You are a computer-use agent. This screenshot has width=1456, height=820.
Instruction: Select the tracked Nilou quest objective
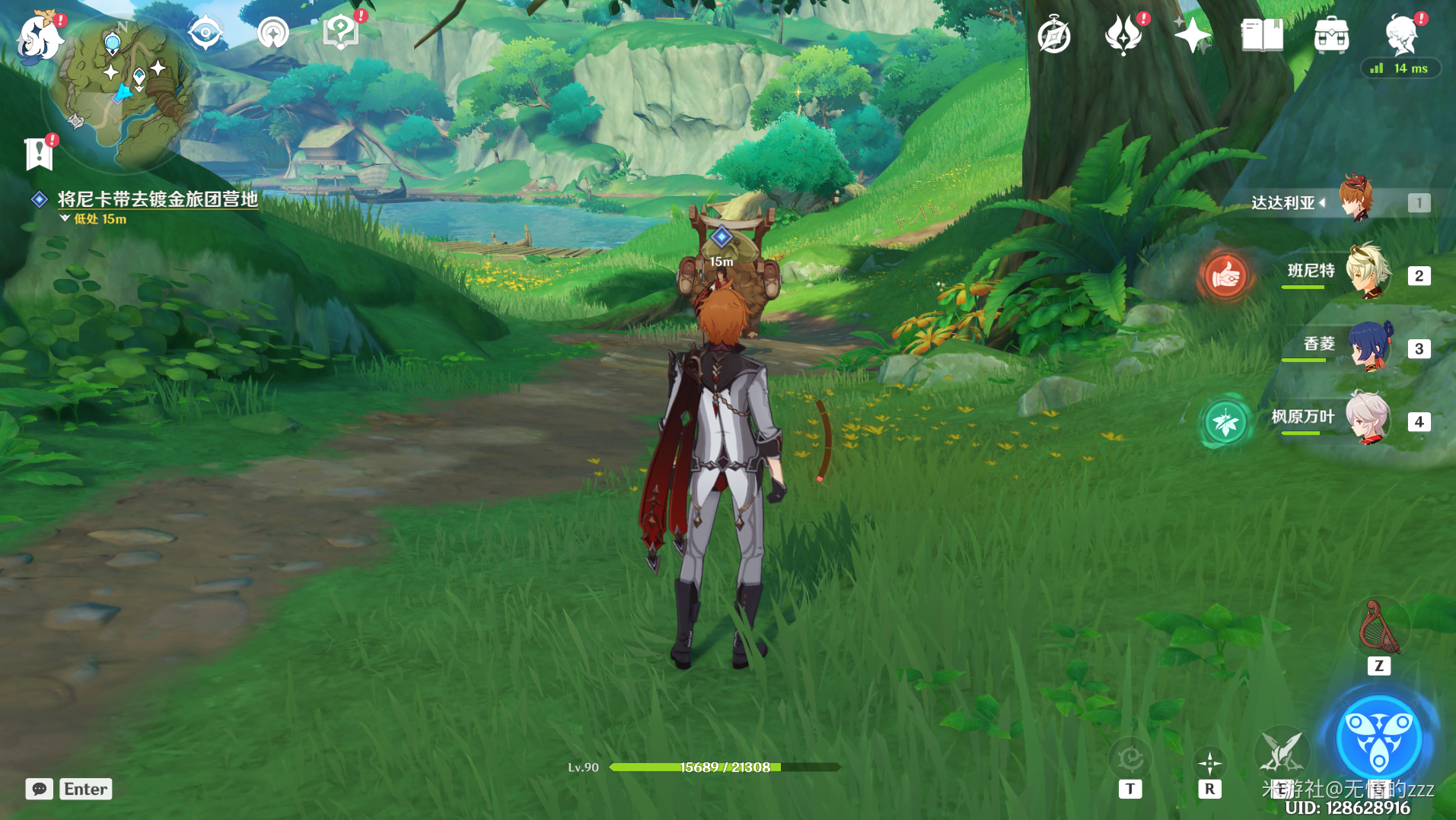click(x=158, y=199)
